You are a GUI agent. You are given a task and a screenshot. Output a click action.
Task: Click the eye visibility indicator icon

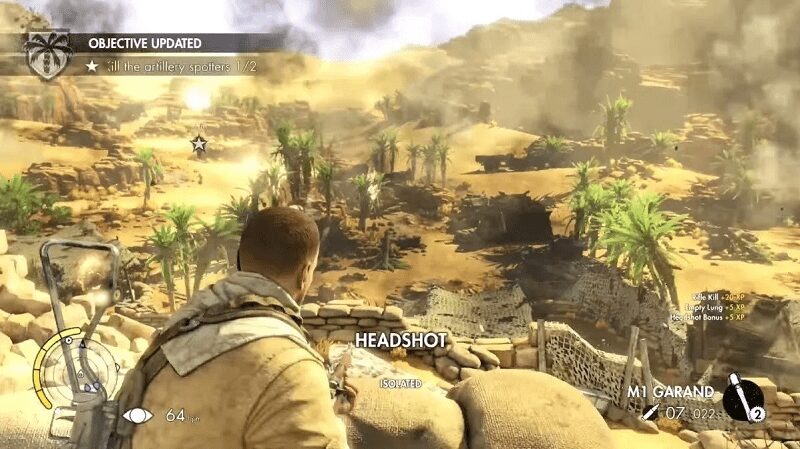138,414
